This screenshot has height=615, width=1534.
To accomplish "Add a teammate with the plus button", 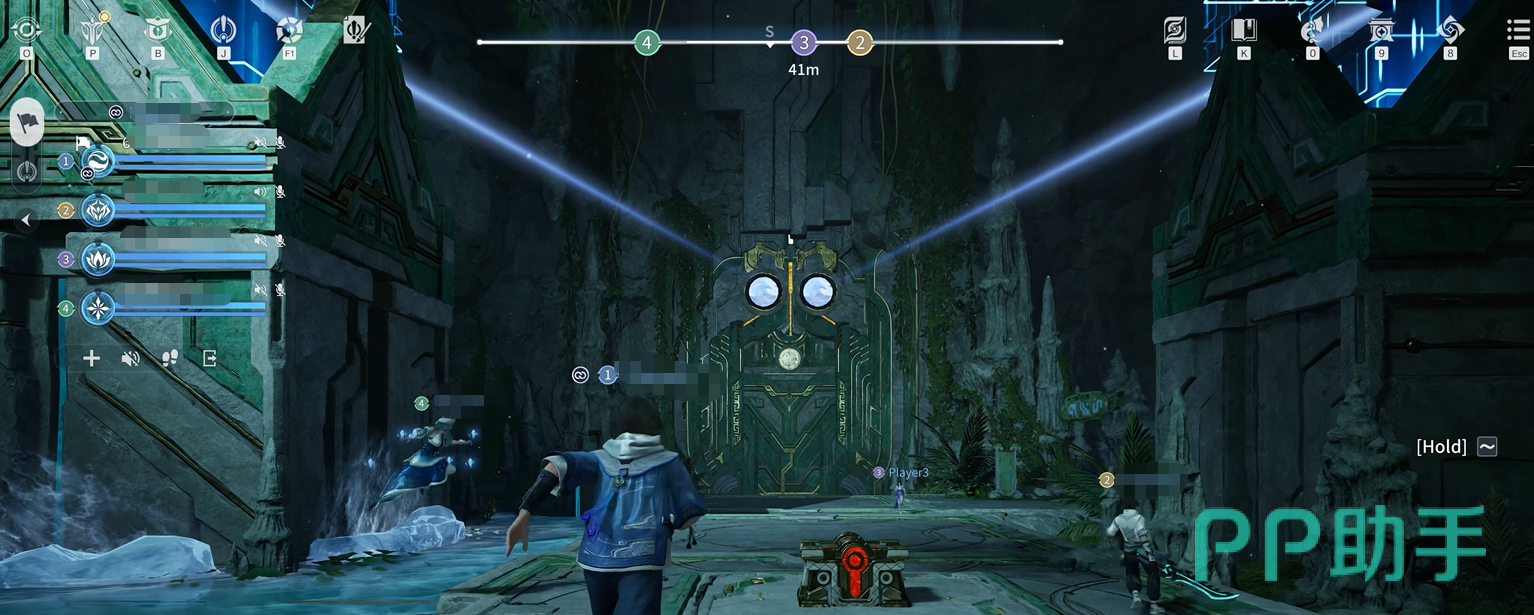I will coord(91,358).
